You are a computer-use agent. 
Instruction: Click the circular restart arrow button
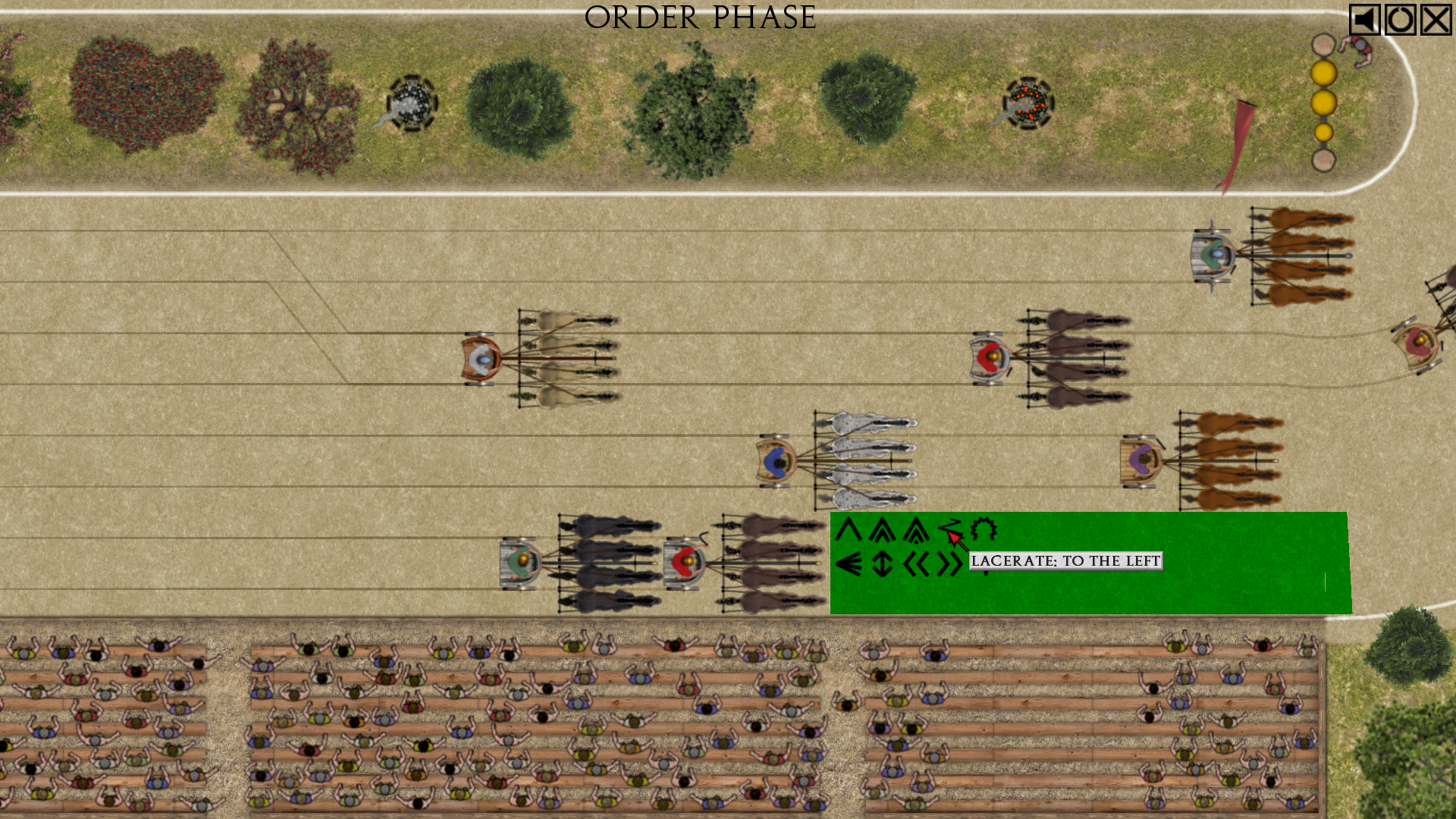pyautogui.click(x=1400, y=20)
